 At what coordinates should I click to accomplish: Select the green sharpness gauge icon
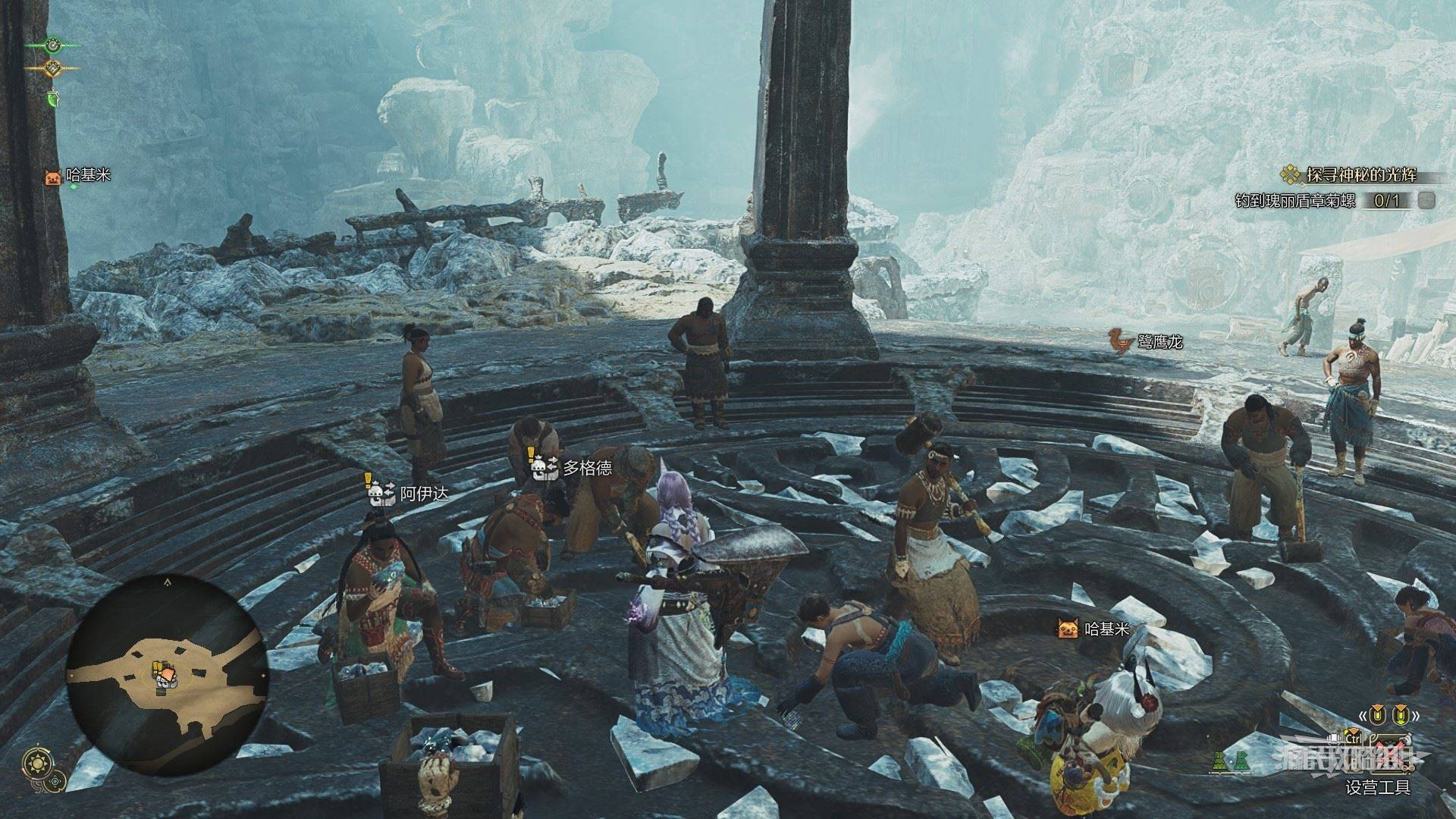tap(52, 98)
